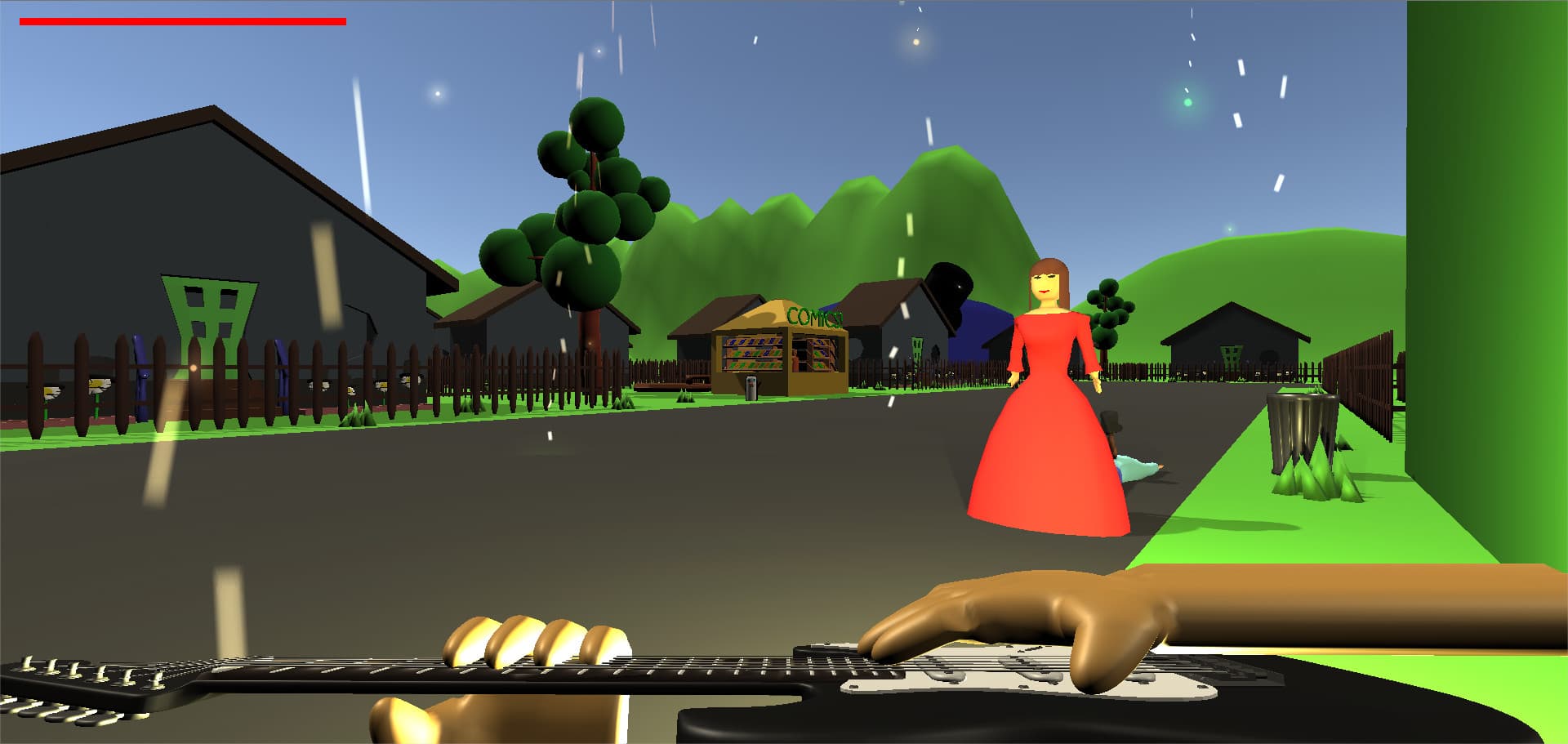The image size is (1568, 744).
Task: Click the fallen character lying on the road
Action: pyautogui.click(x=1135, y=467)
